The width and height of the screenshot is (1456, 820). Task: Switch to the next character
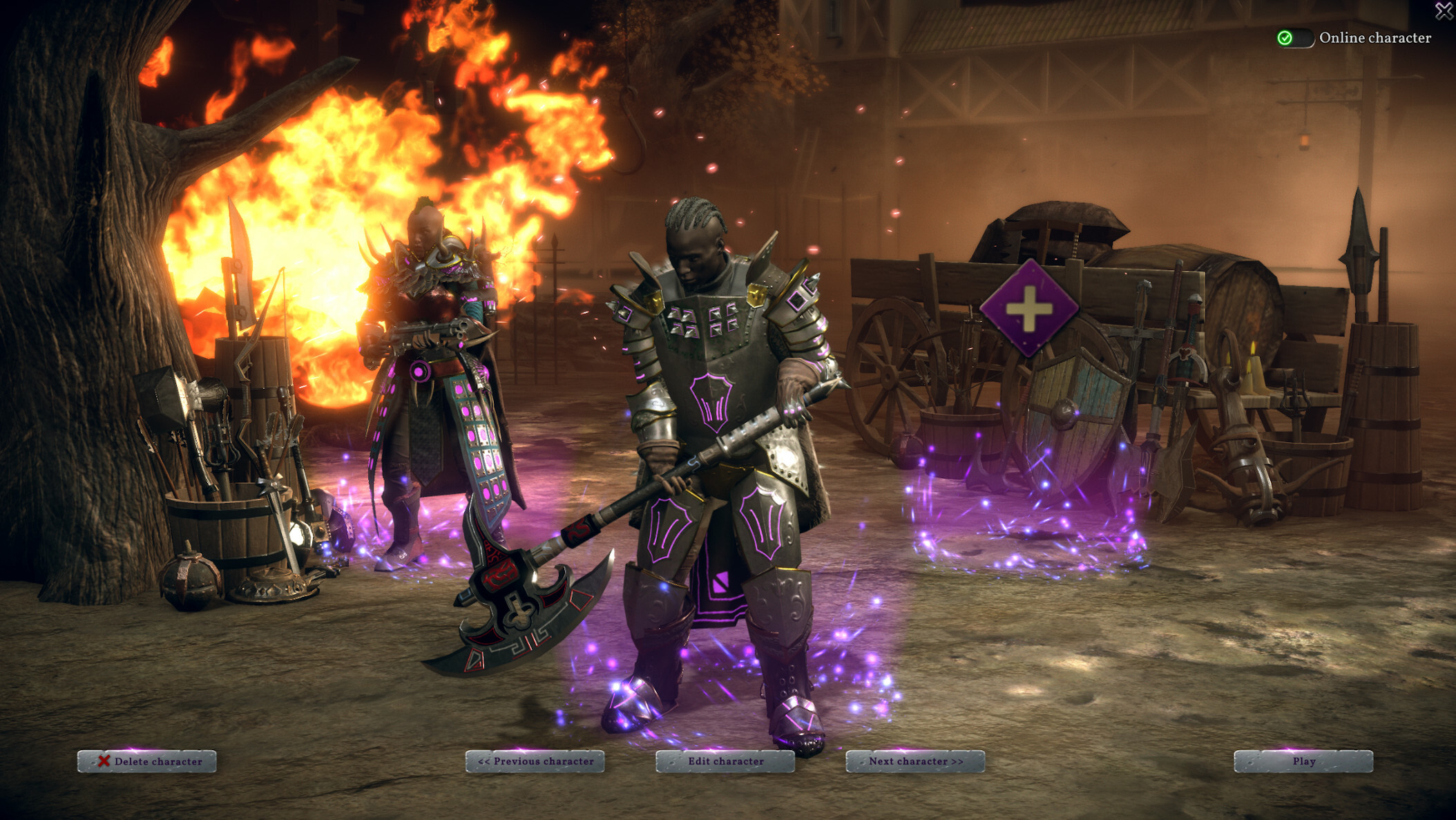[x=915, y=761]
